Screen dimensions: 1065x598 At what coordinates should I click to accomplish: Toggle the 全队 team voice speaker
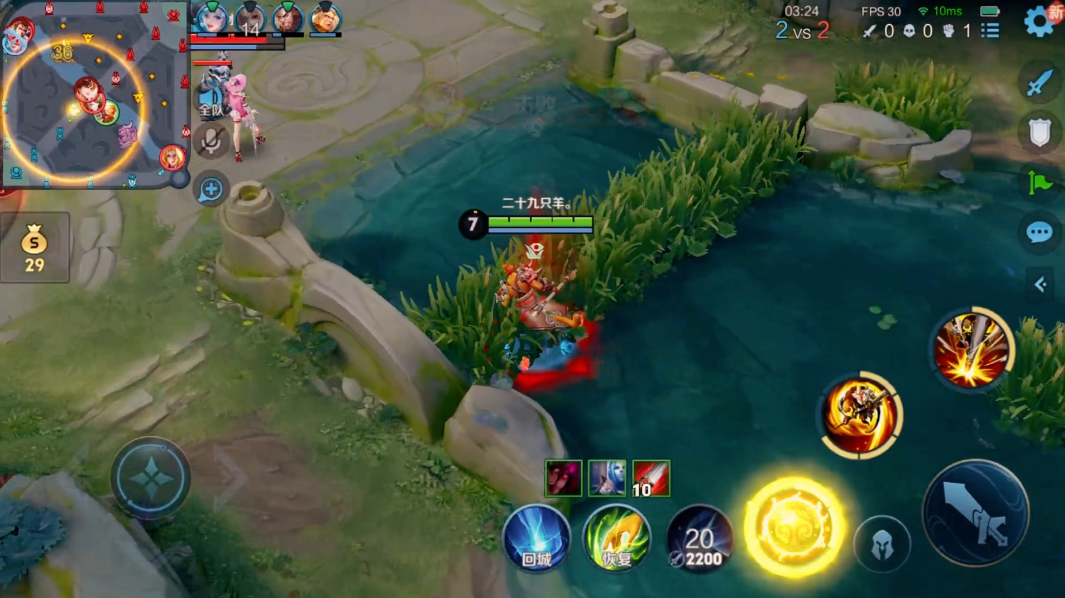coord(211,97)
